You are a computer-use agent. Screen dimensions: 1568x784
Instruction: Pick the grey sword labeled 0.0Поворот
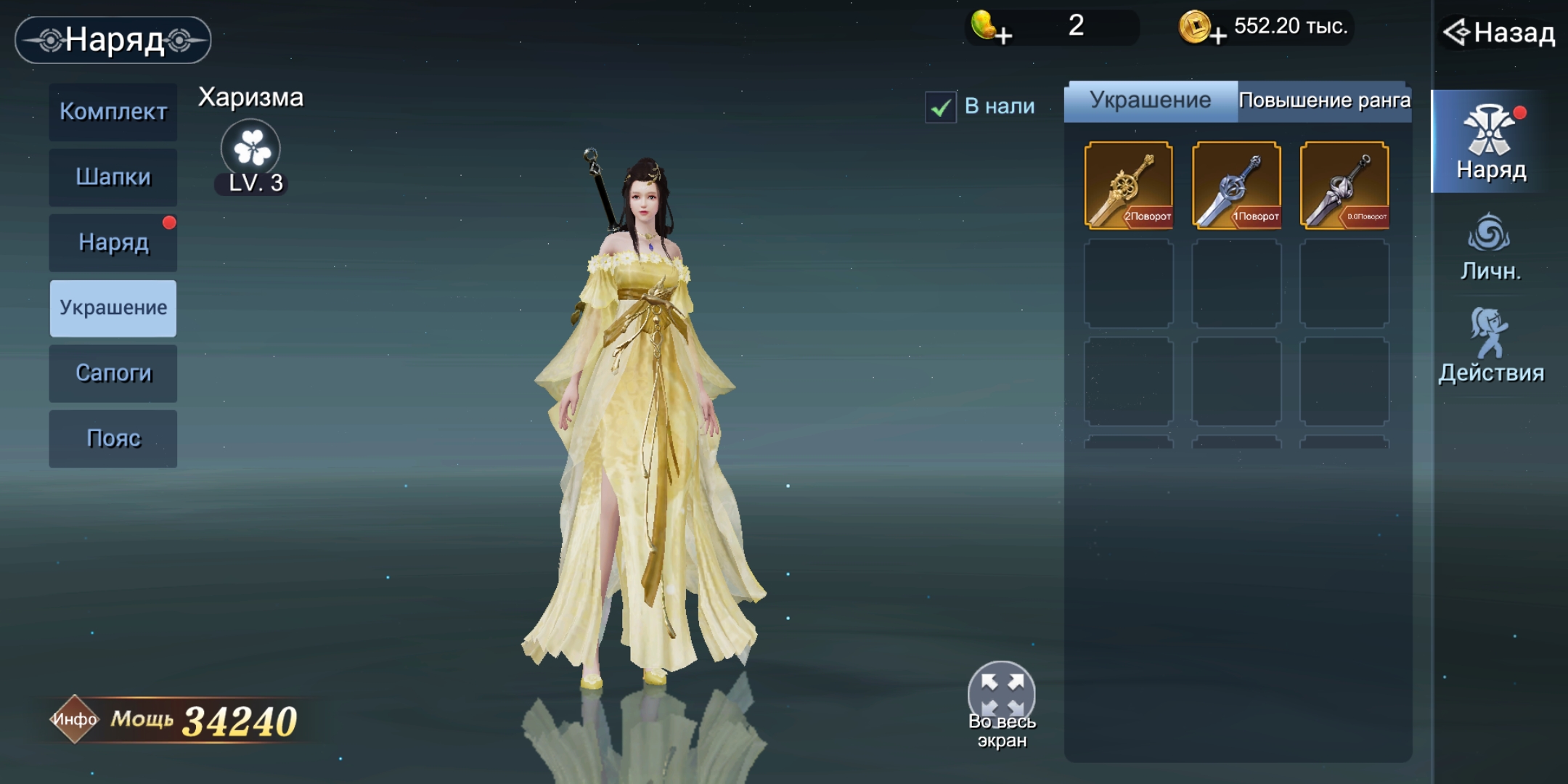point(1344,186)
